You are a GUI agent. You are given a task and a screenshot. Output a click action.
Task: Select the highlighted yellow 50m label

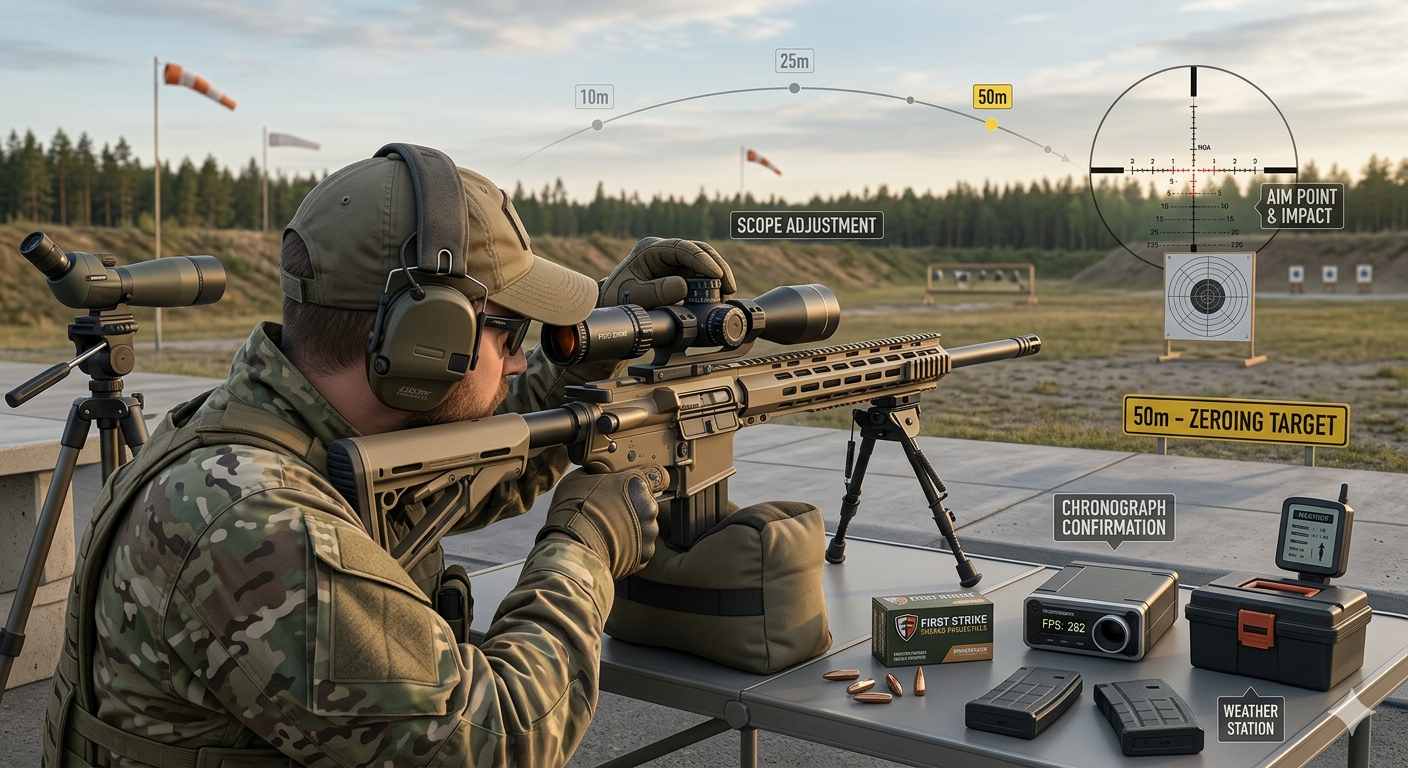pyautogui.click(x=992, y=97)
